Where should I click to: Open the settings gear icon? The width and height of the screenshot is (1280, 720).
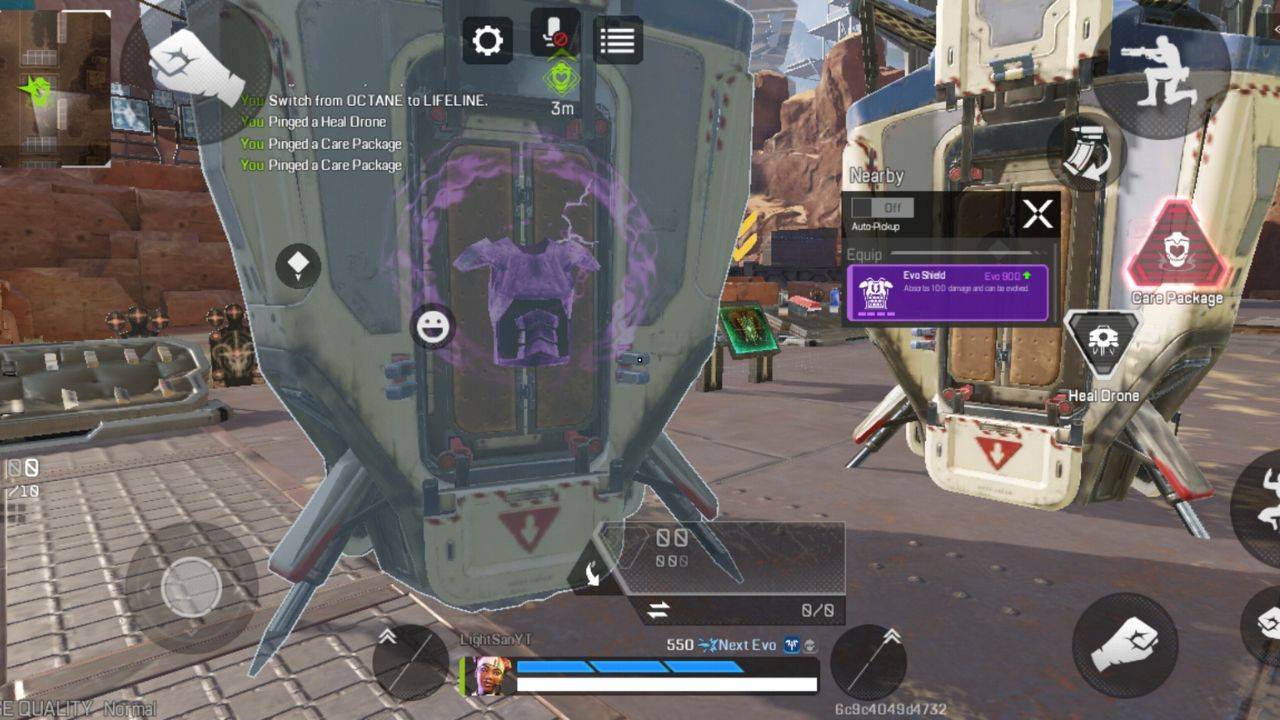coord(486,40)
